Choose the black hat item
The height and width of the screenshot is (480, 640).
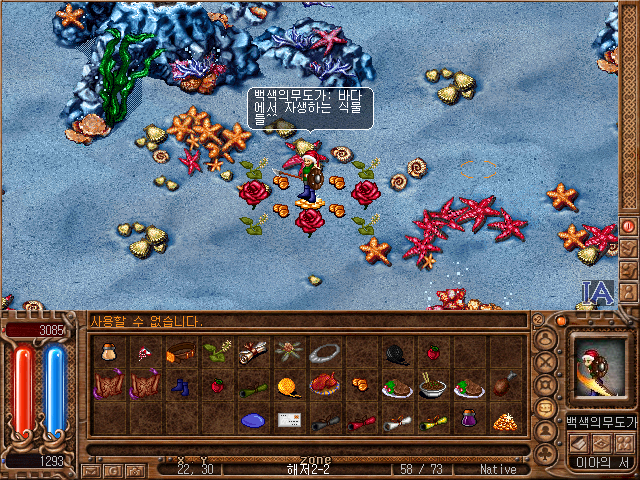click(397, 352)
